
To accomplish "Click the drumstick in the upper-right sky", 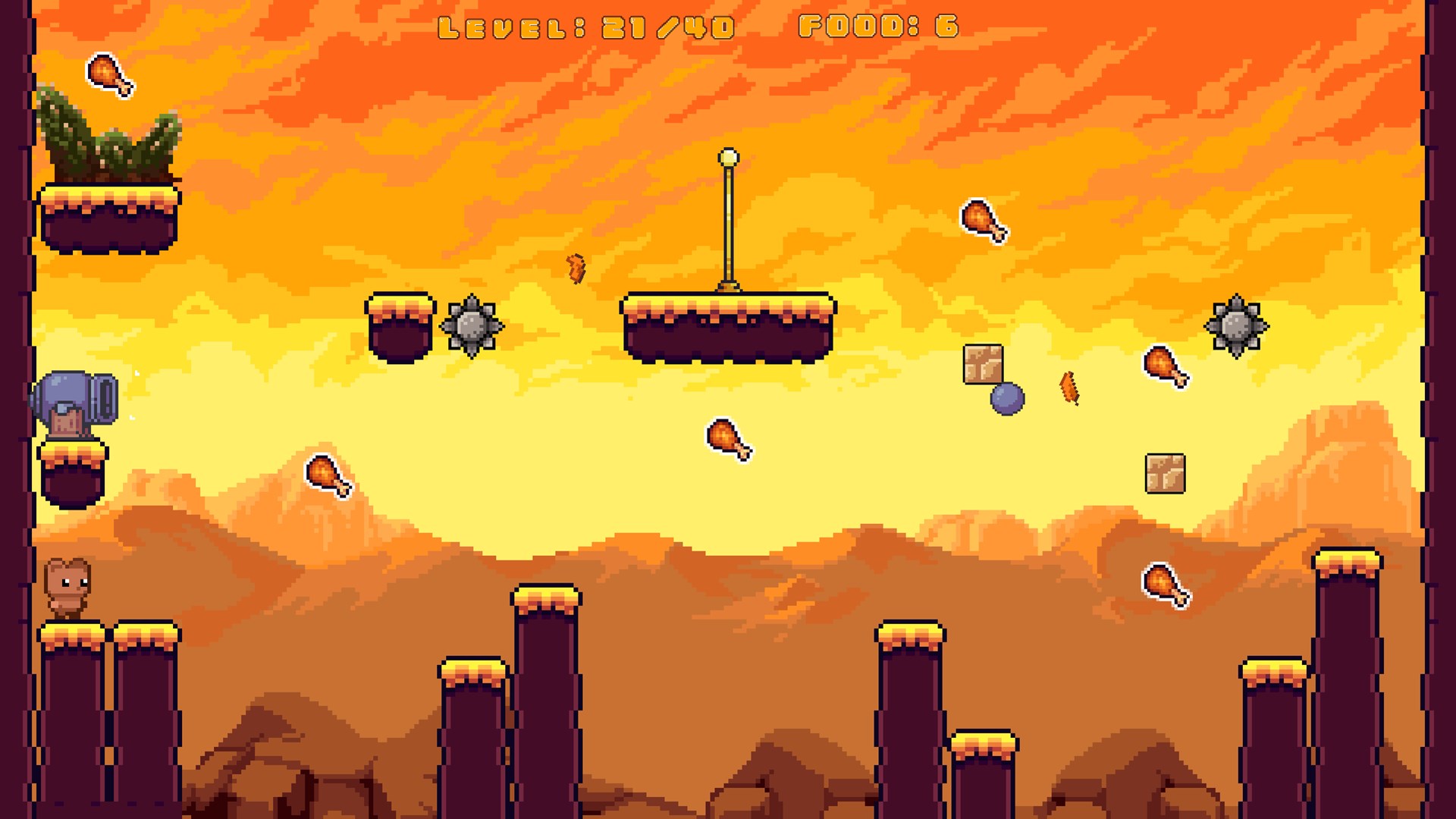I will 984,219.
